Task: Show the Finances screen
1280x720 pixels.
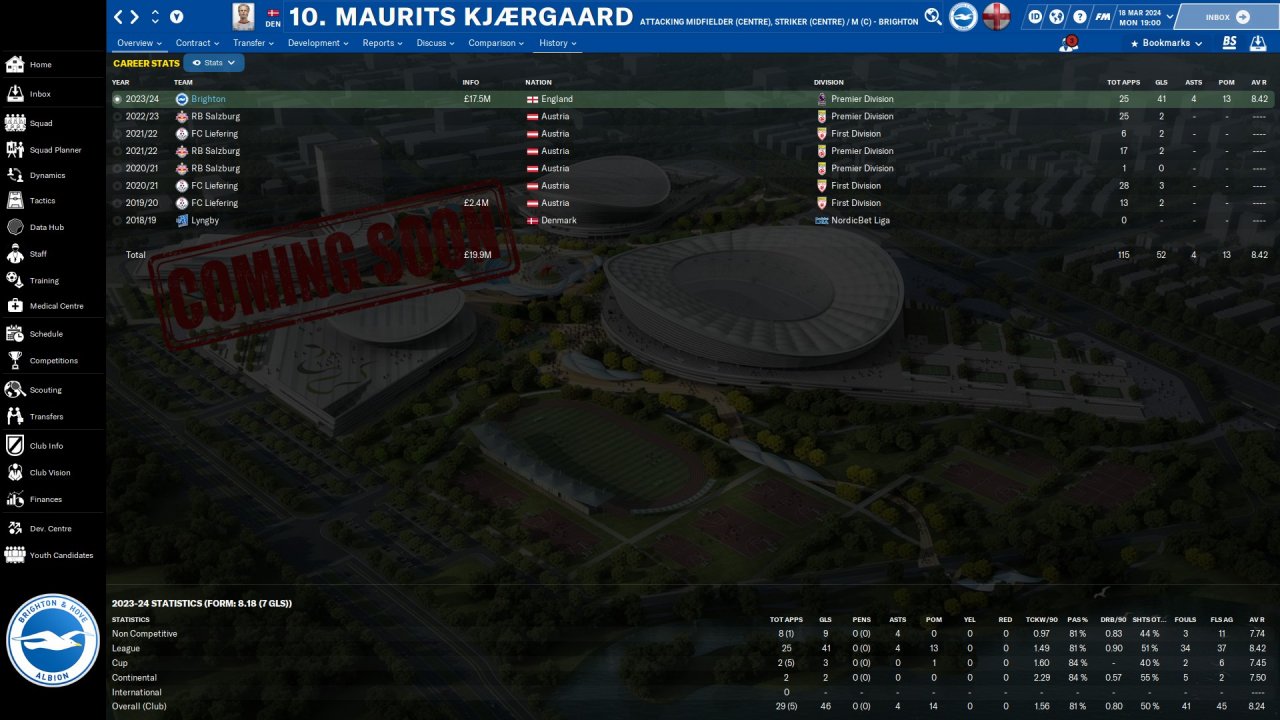Action: pyautogui.click(x=45, y=499)
